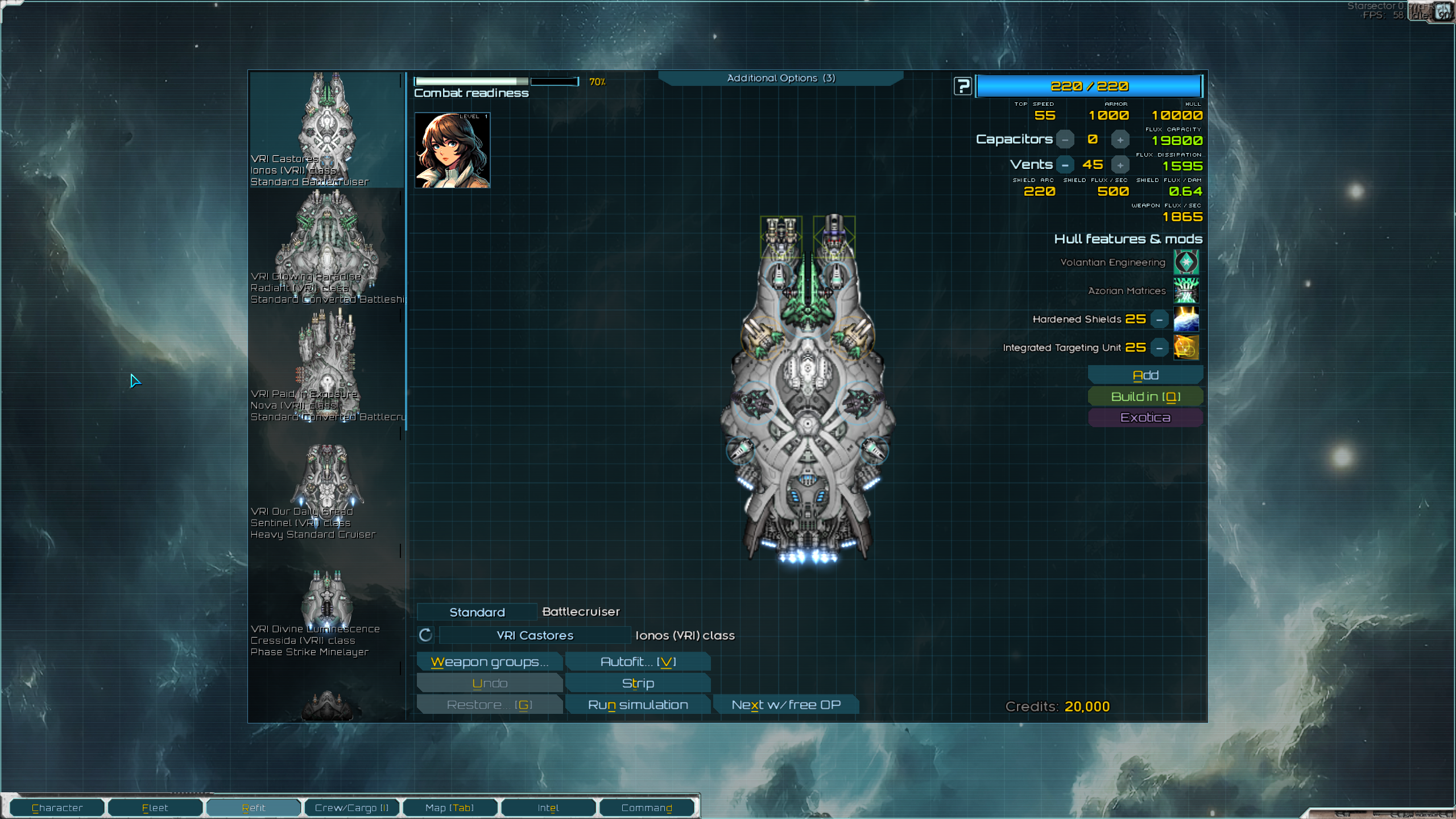The image size is (1456, 819).
Task: Open the Autofit dialog
Action: point(638,662)
